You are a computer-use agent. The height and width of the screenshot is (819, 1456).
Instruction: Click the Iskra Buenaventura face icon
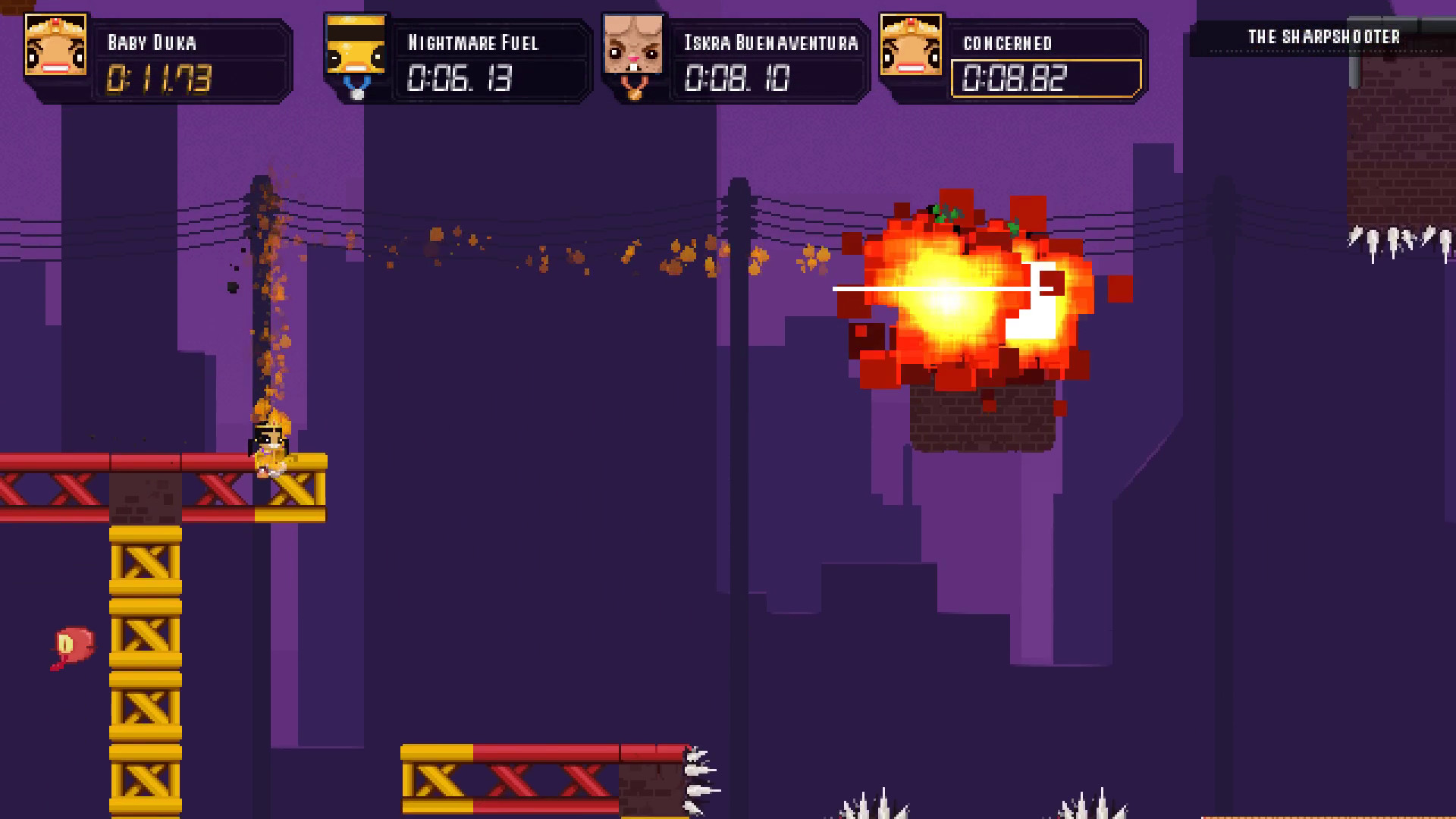632,45
